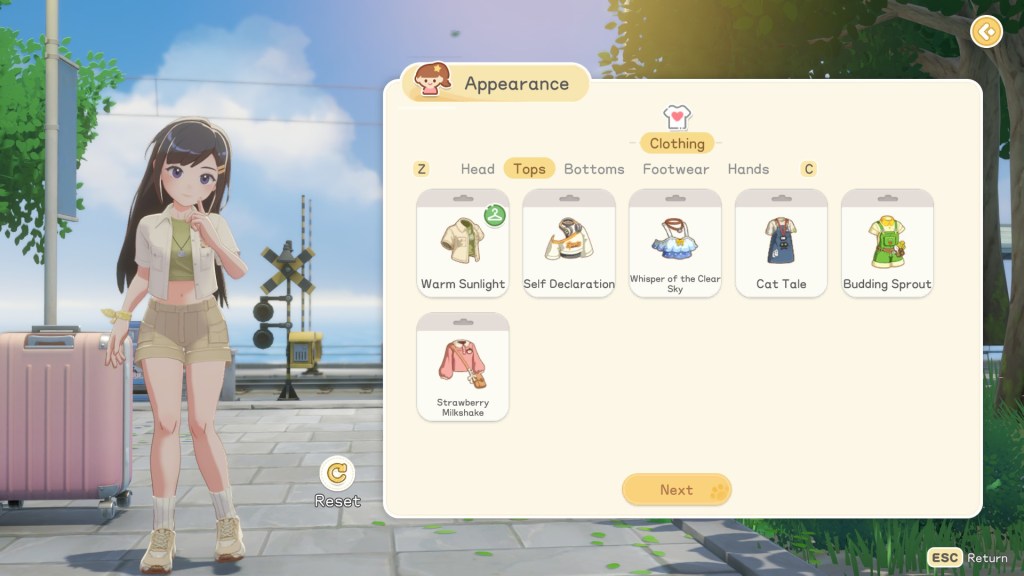Choose the Strawberry Milkshake top
Image resolution: width=1024 pixels, height=576 pixels.
(x=462, y=366)
